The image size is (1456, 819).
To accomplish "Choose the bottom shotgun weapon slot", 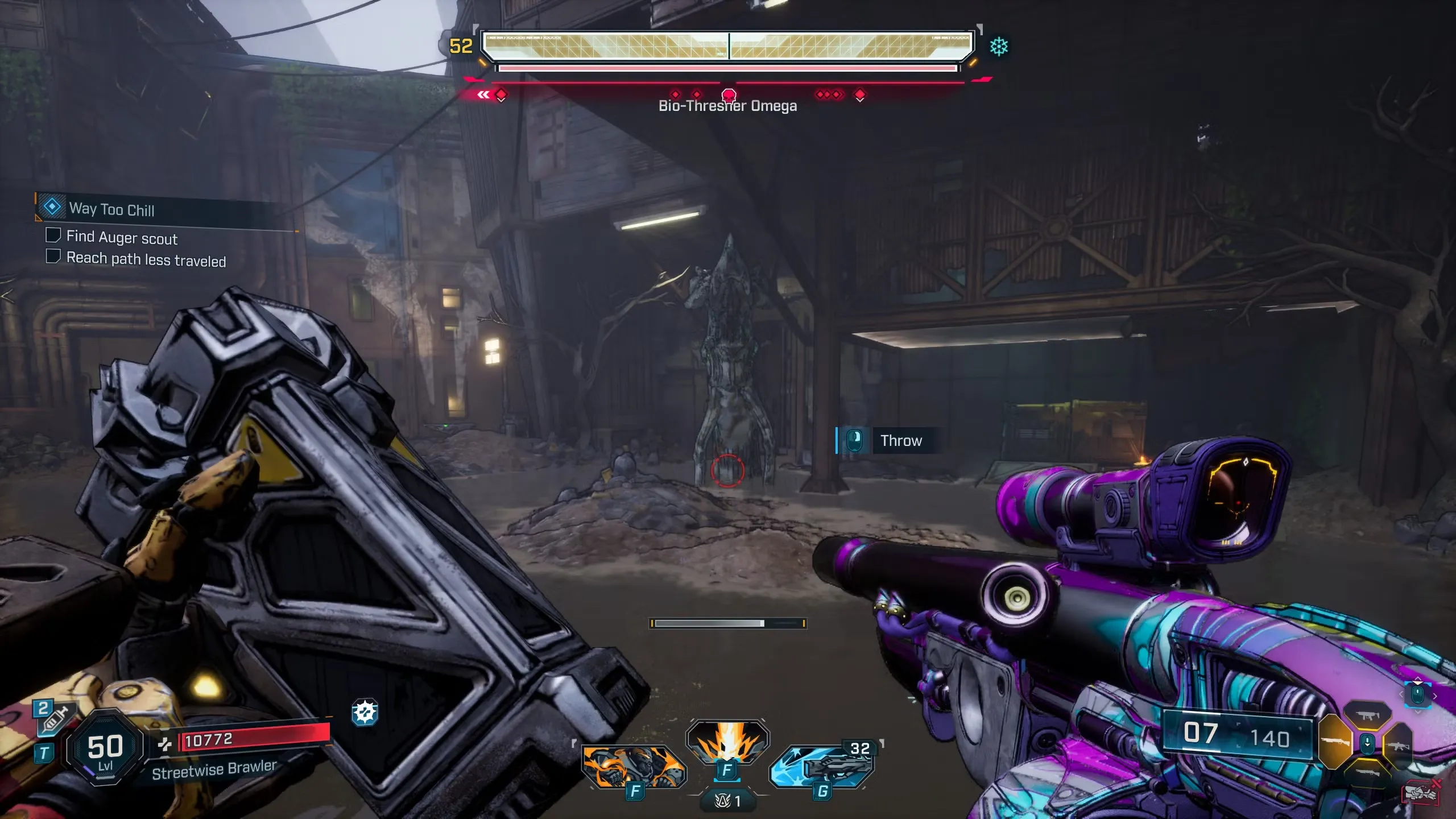I will tap(1367, 772).
